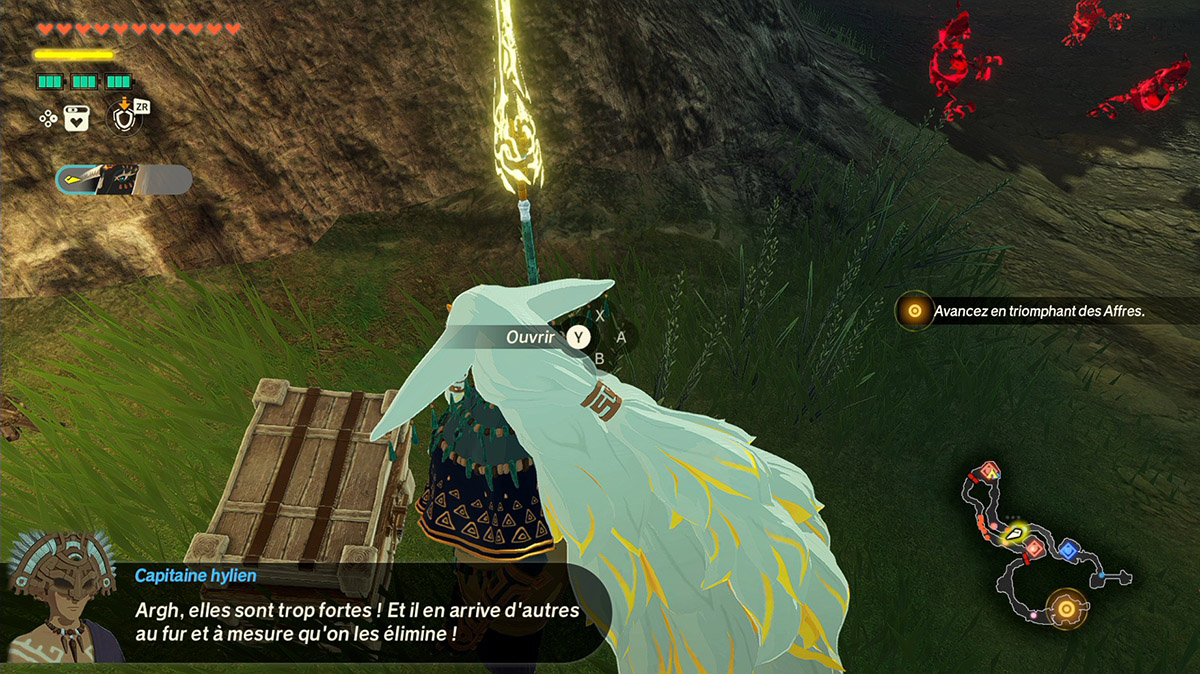Click the white player arrow on minimap
Image resolution: width=1200 pixels, height=674 pixels.
(1015, 535)
